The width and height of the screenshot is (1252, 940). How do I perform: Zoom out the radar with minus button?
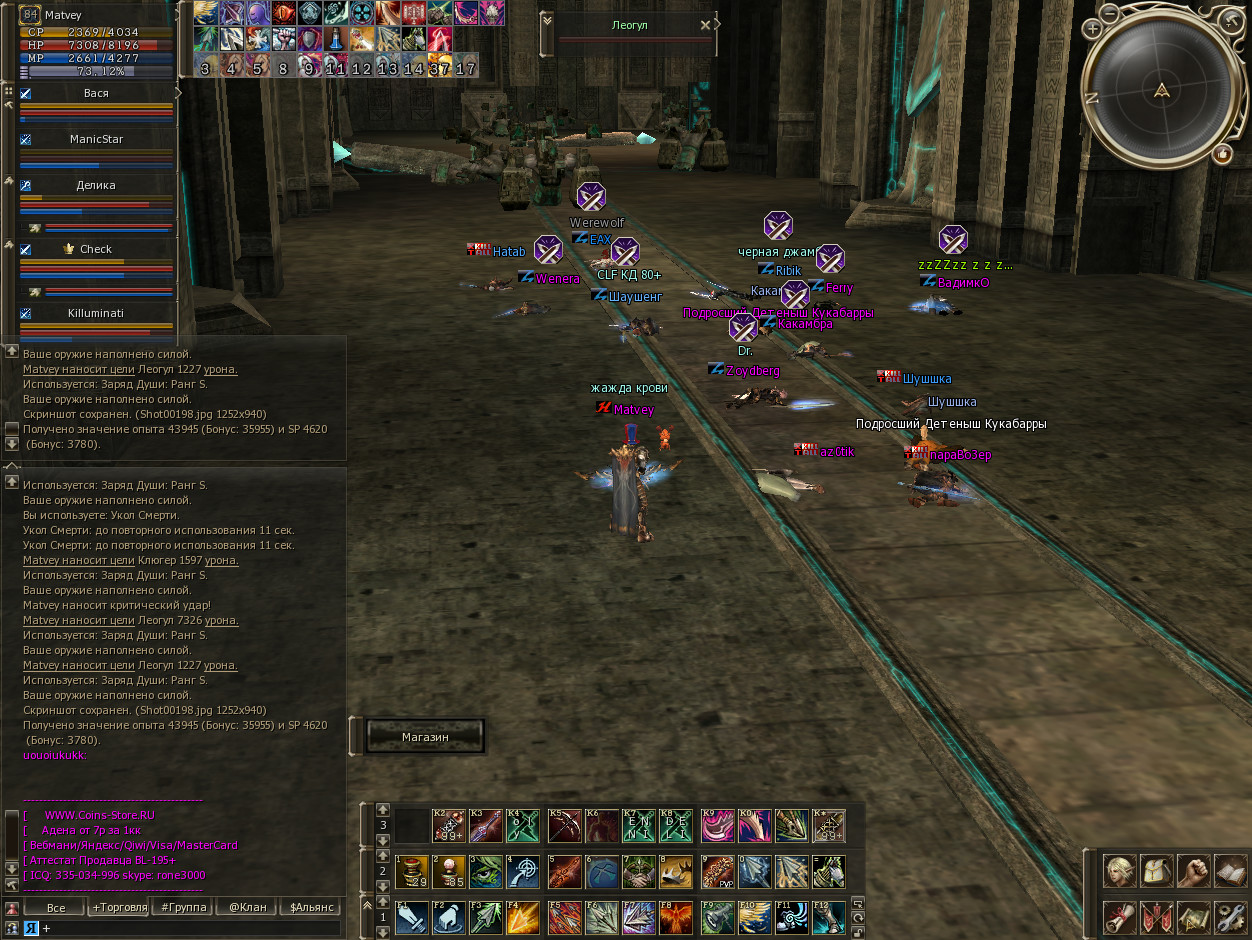click(x=1109, y=13)
